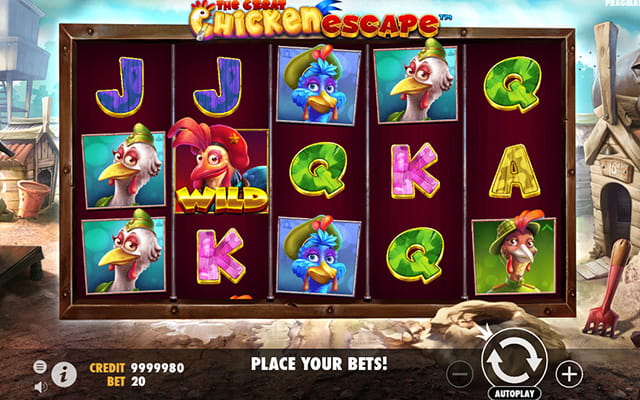Open the game info with the 'i' icon
640x400 pixels.
(64, 374)
